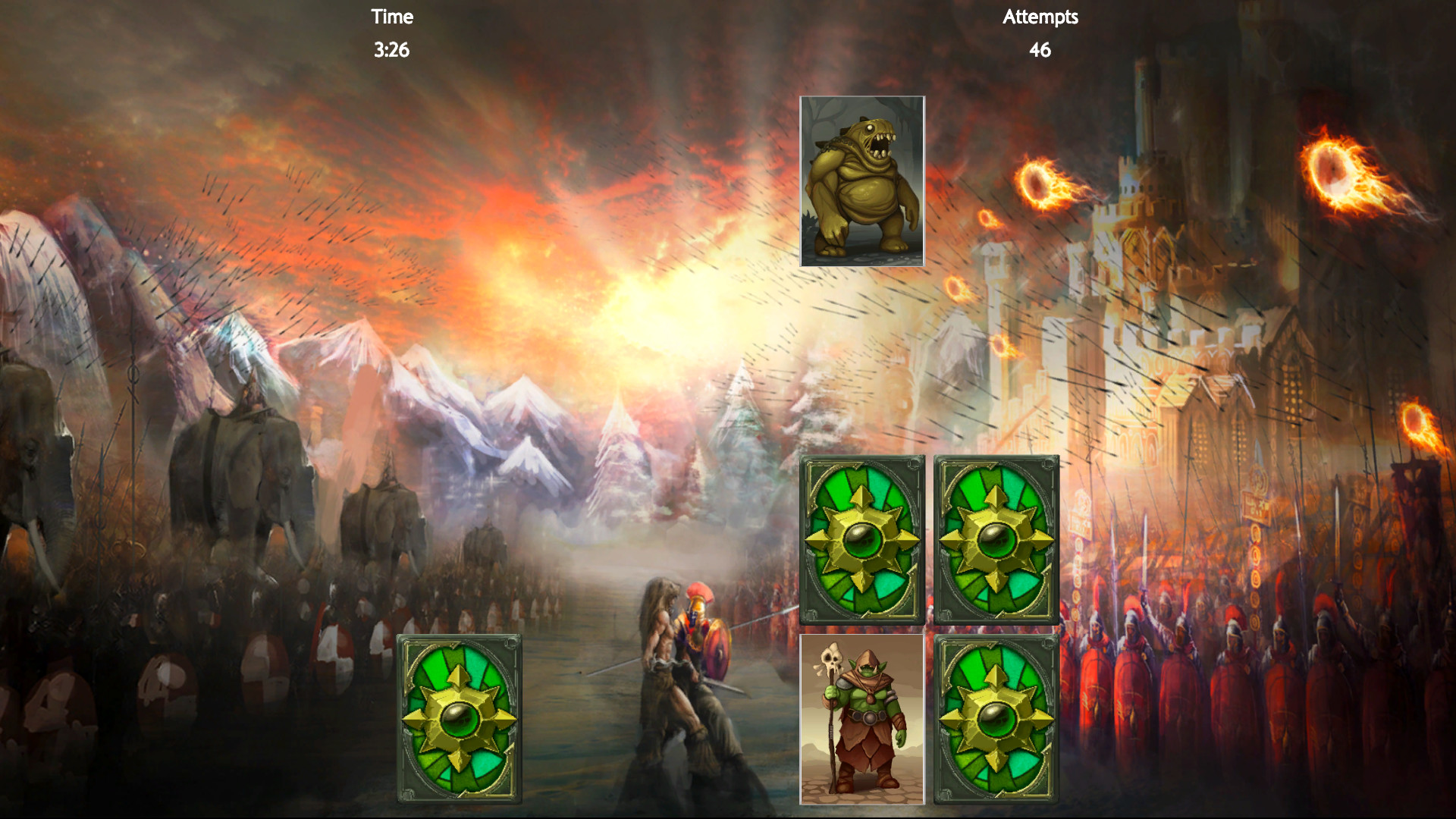Click the Attempts label
1456x819 pixels.
(1040, 17)
